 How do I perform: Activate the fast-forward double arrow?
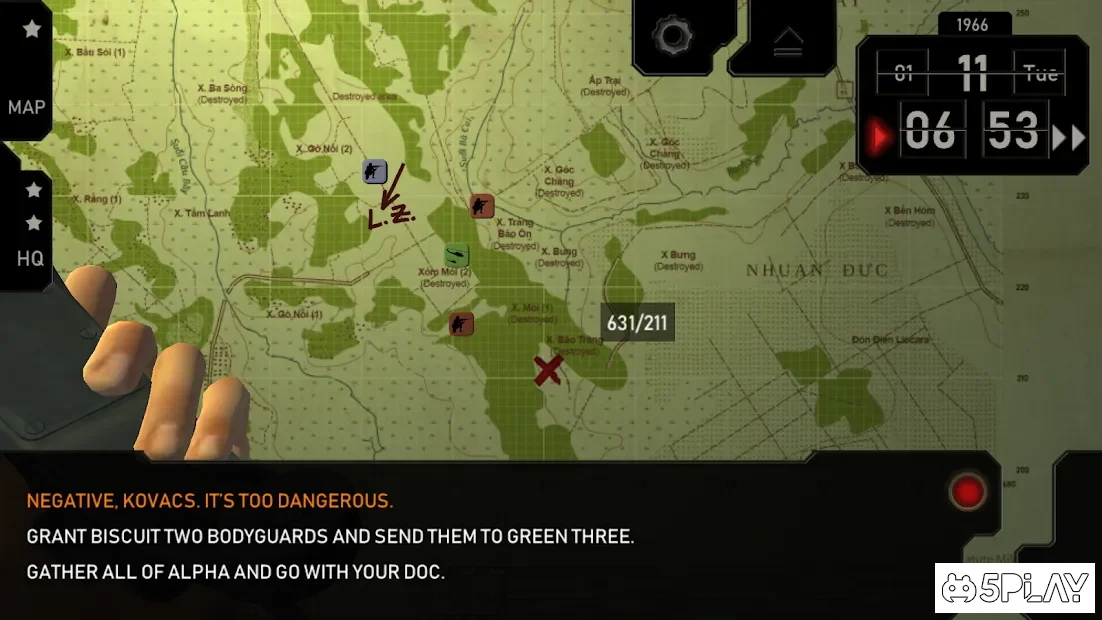tap(1068, 137)
